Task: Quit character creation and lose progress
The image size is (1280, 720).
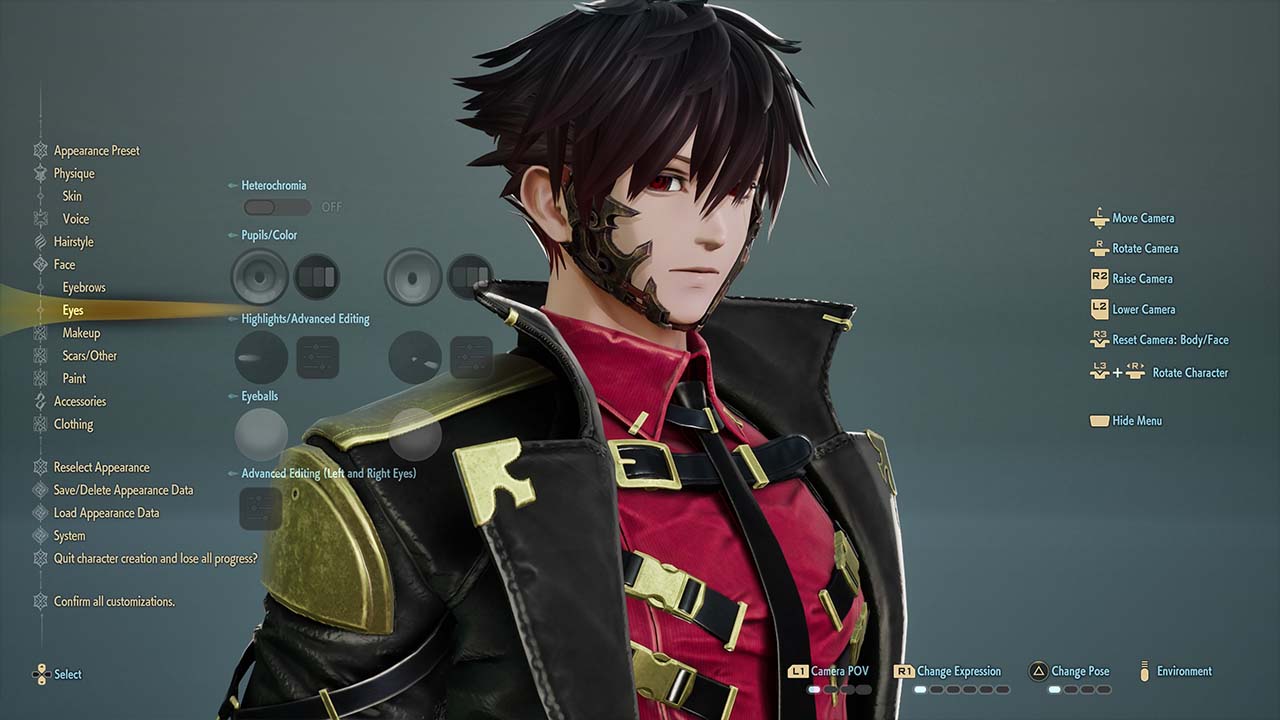Action: point(155,559)
